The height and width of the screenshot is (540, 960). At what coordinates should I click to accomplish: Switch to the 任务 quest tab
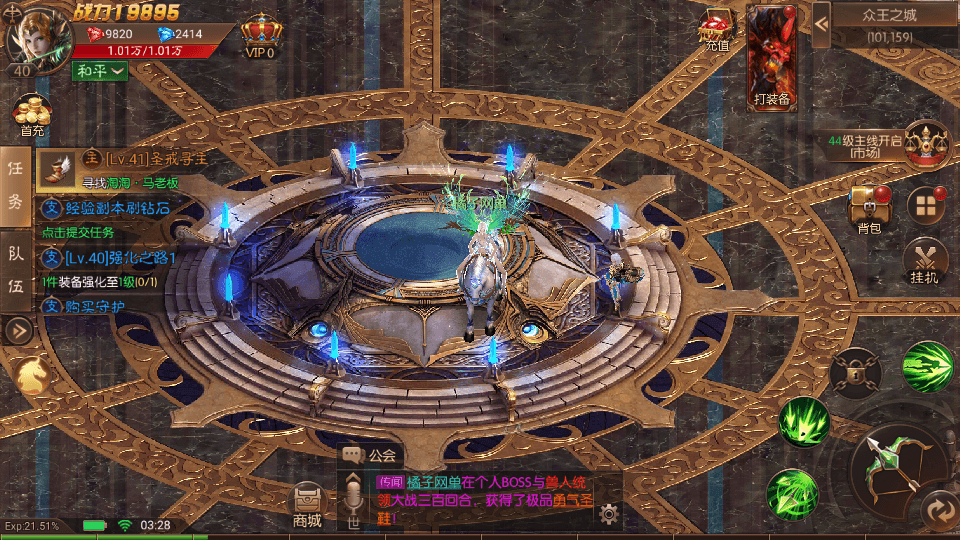point(16,188)
